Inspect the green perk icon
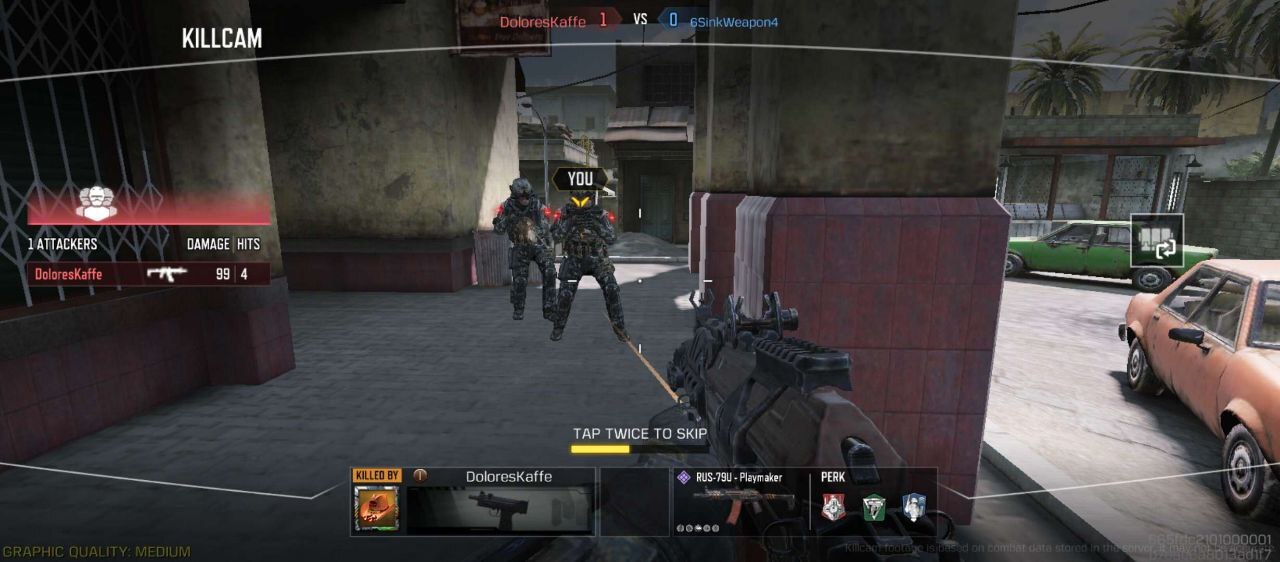The width and height of the screenshot is (1280, 562). [874, 508]
